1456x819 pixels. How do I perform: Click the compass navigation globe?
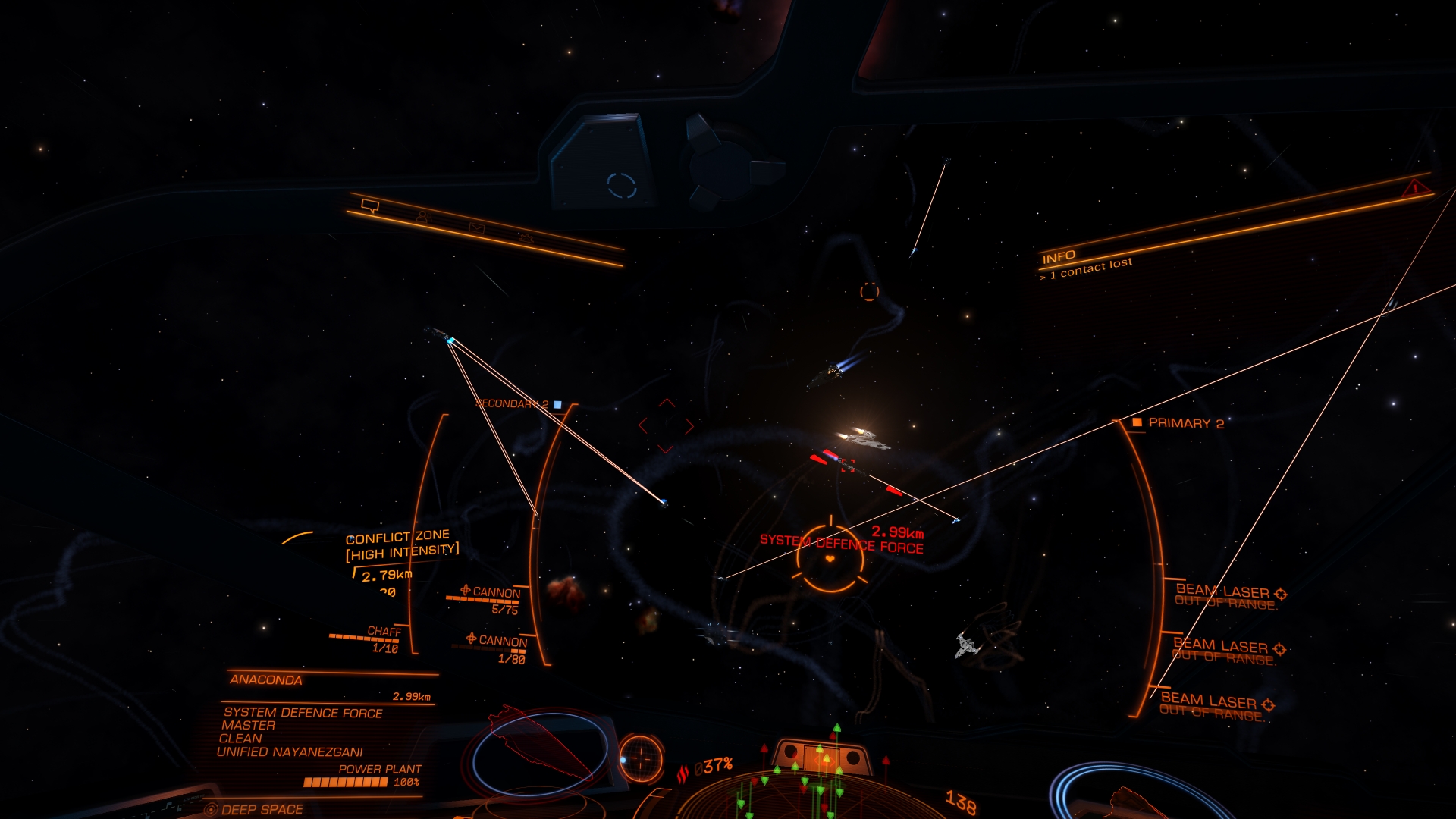point(641,758)
